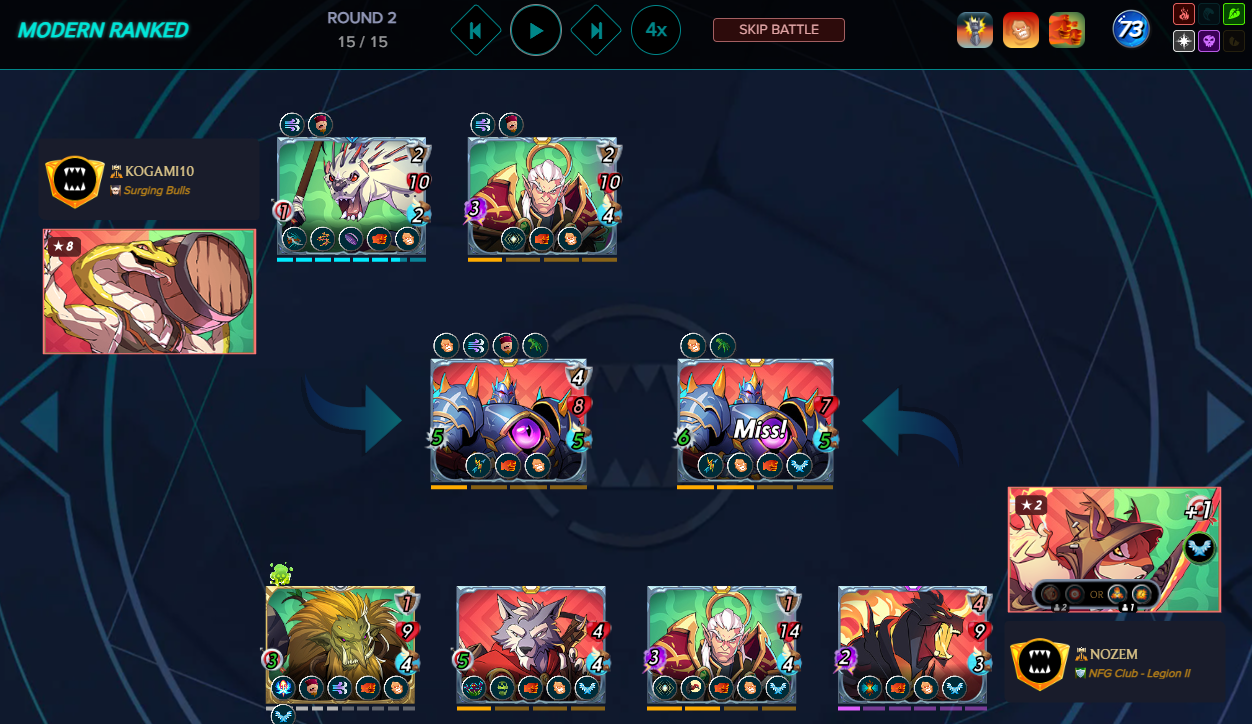This screenshot has height=724, width=1252.
Task: Inspect the purple-eyed armored golem card
Action: coord(508,420)
